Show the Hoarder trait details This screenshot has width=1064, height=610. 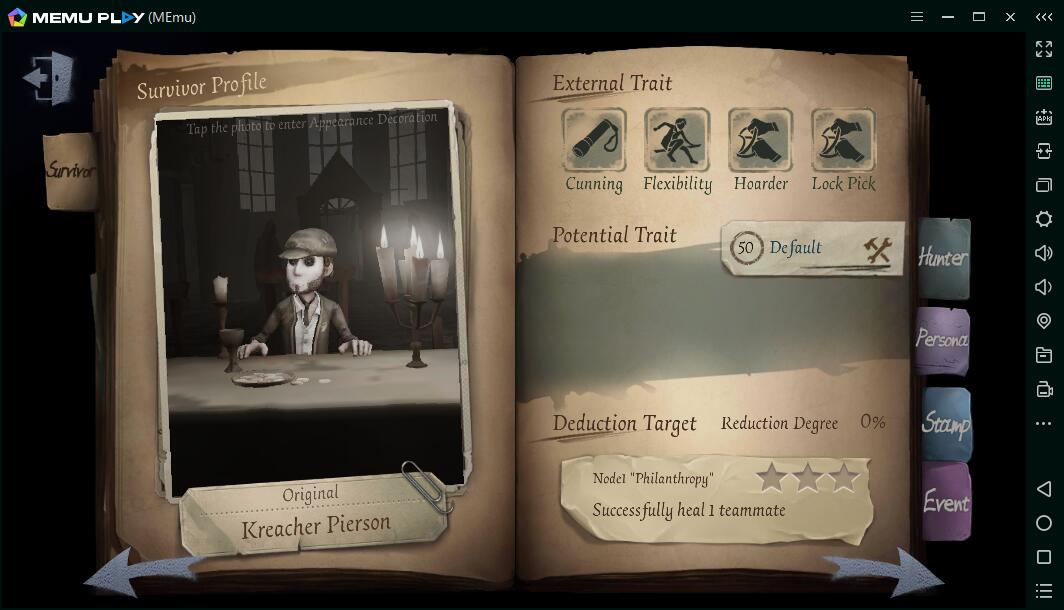(x=760, y=141)
